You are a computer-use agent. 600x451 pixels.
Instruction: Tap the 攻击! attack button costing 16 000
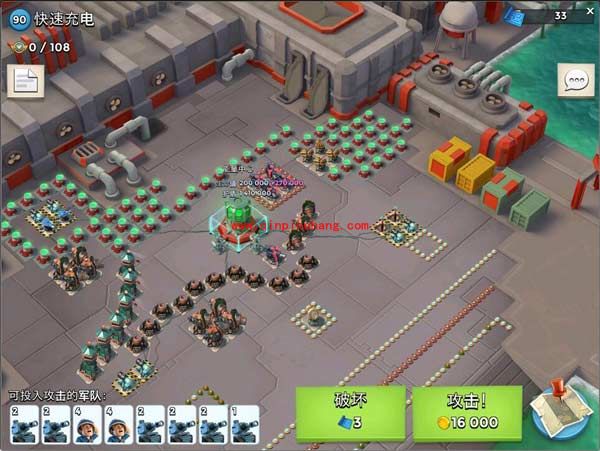click(x=467, y=412)
